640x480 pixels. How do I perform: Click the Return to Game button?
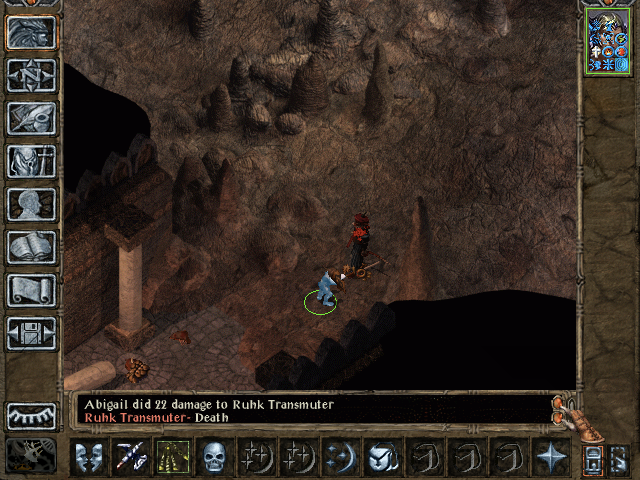coord(31,32)
